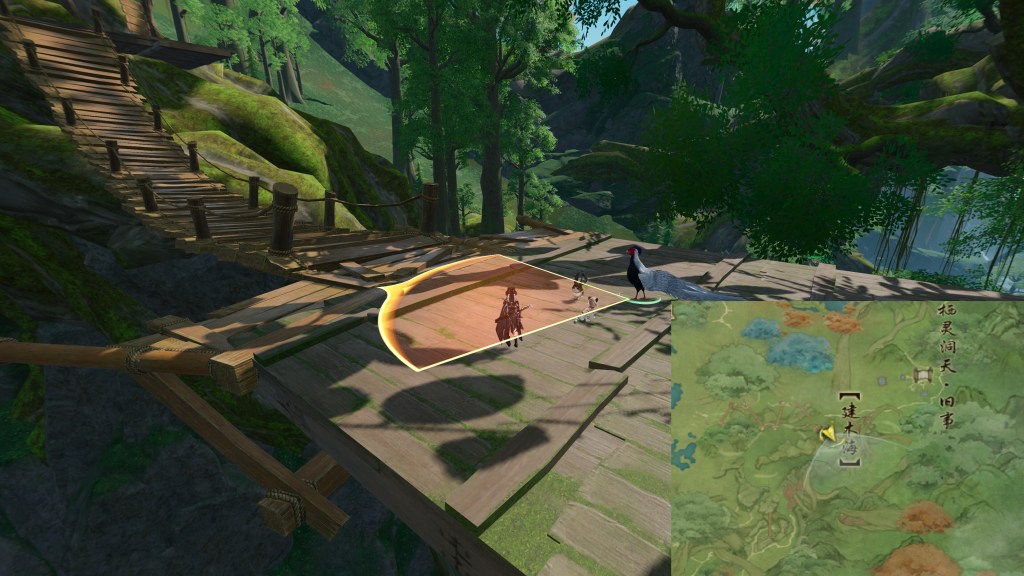Open the map panel showing 栖灵洞天
Viewport: 1024px width, 576px height.
coord(846,438)
